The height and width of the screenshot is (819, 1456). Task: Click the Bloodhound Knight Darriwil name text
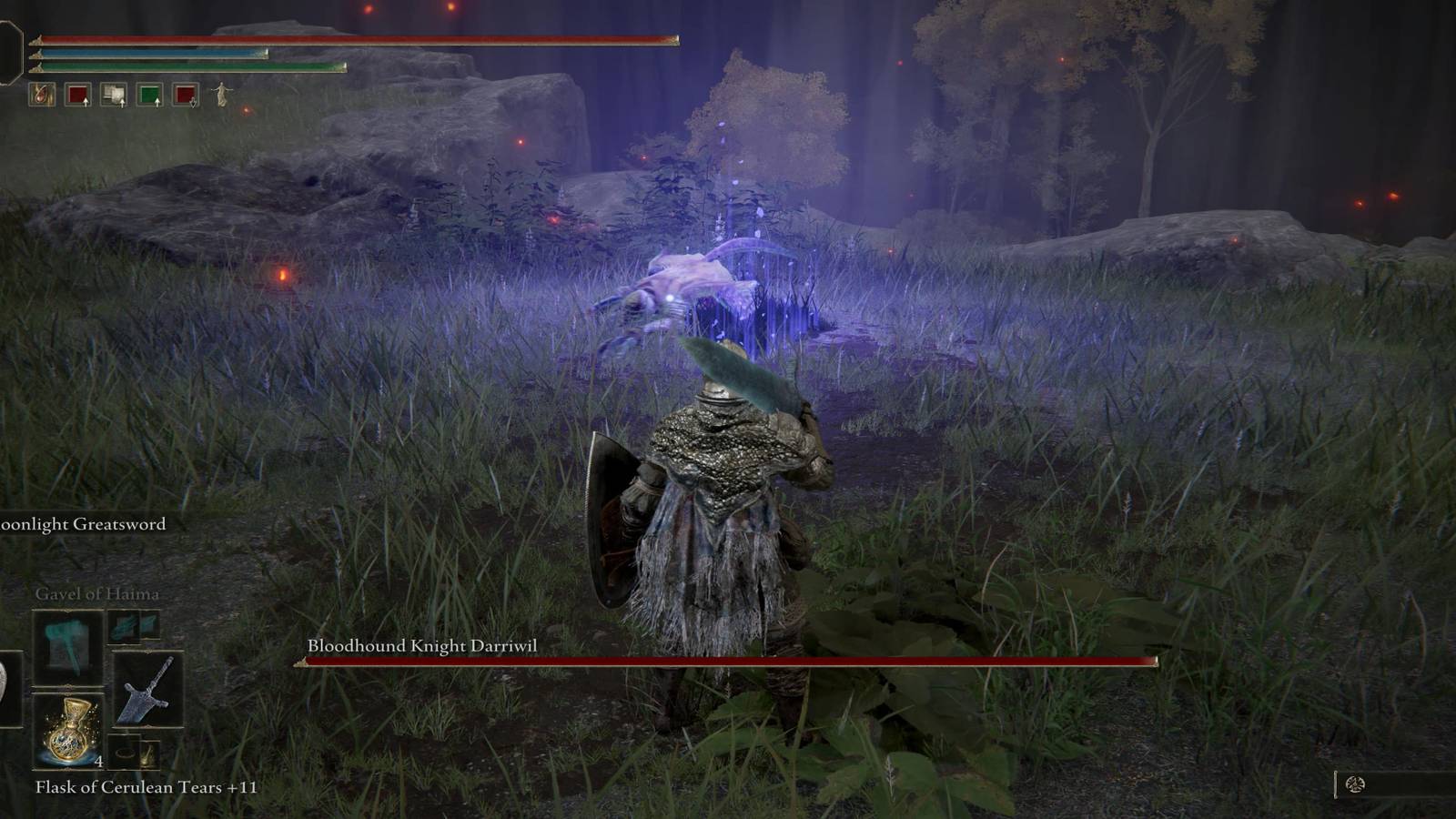(x=423, y=643)
